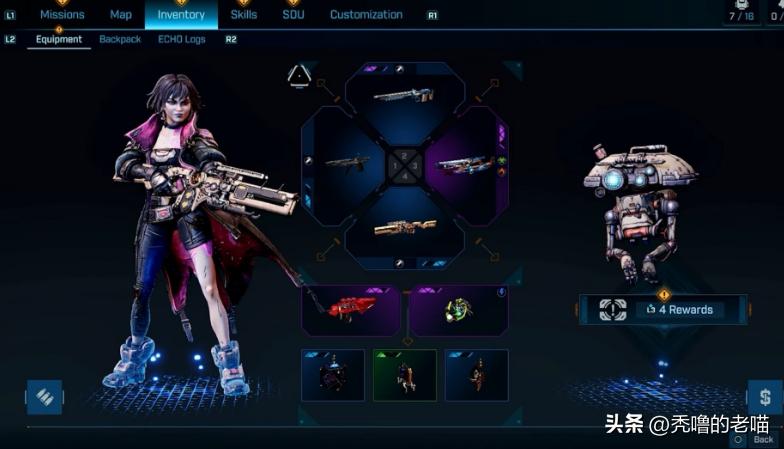The image size is (784, 449).
Task: Open the Backpack sub-tab
Action: (120, 40)
